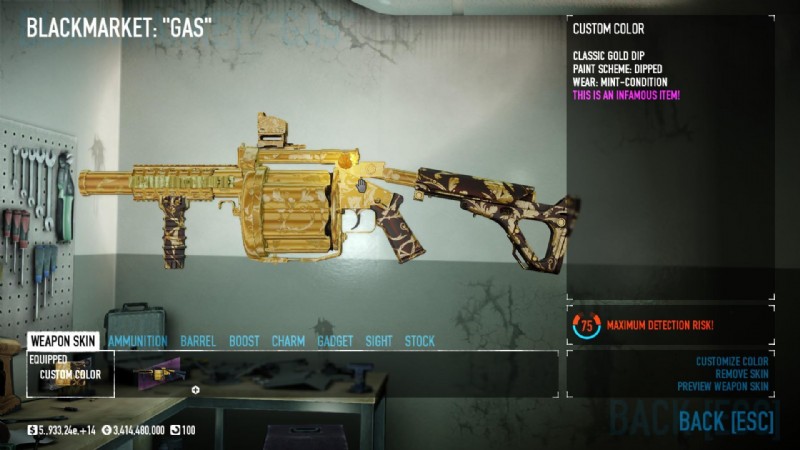Click Customize Color option
Image resolution: width=800 pixels, height=450 pixels.
click(731, 361)
